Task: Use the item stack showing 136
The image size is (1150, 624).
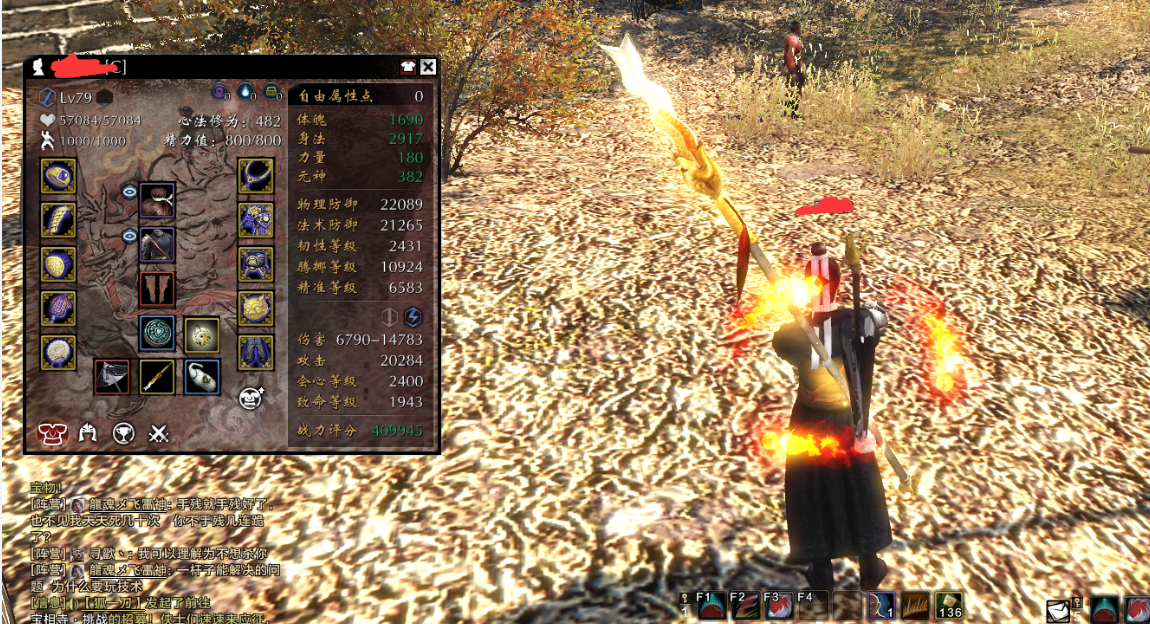Action: pyautogui.click(x=948, y=605)
